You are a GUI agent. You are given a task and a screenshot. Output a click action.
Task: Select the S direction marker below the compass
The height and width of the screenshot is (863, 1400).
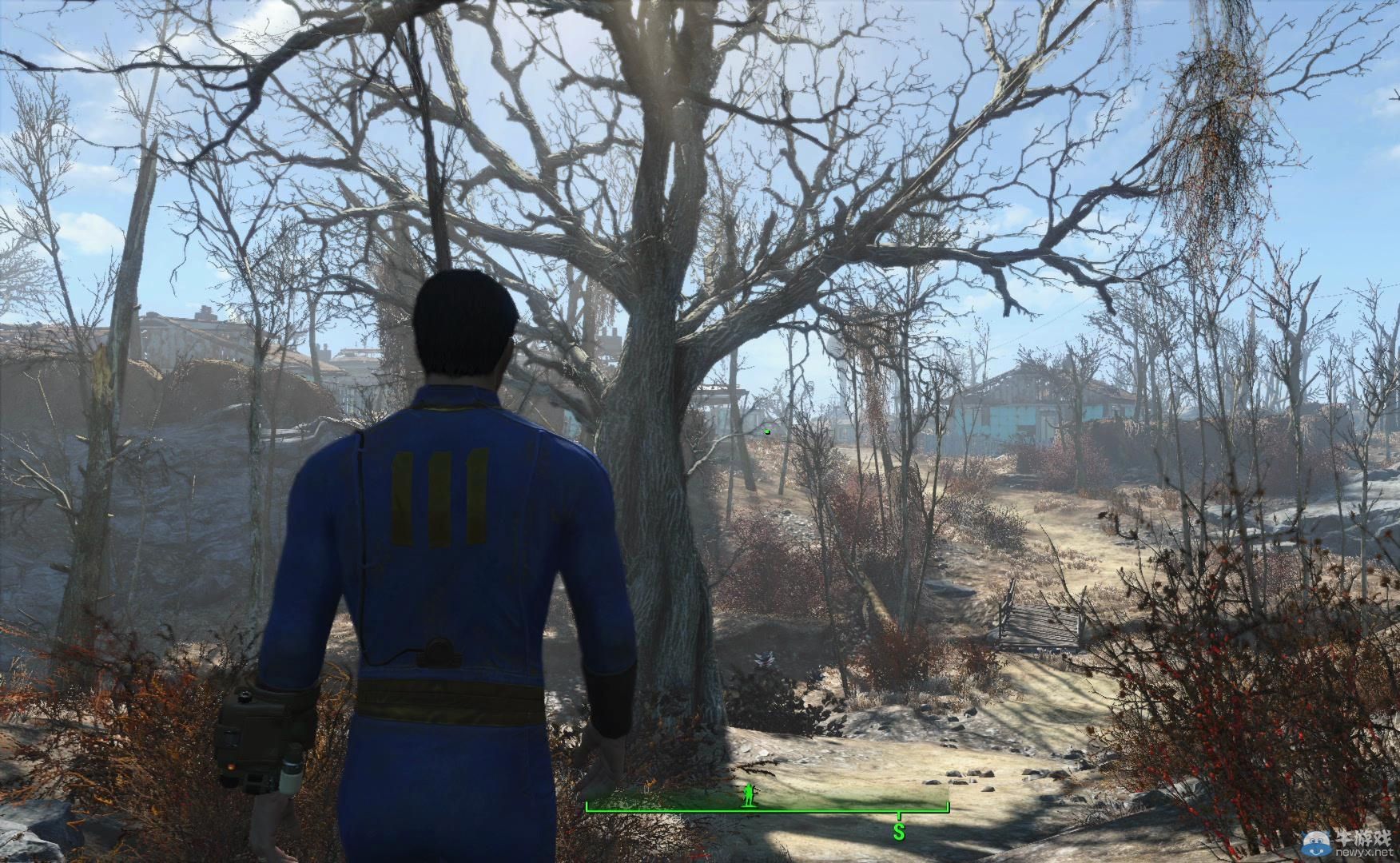pos(898,832)
